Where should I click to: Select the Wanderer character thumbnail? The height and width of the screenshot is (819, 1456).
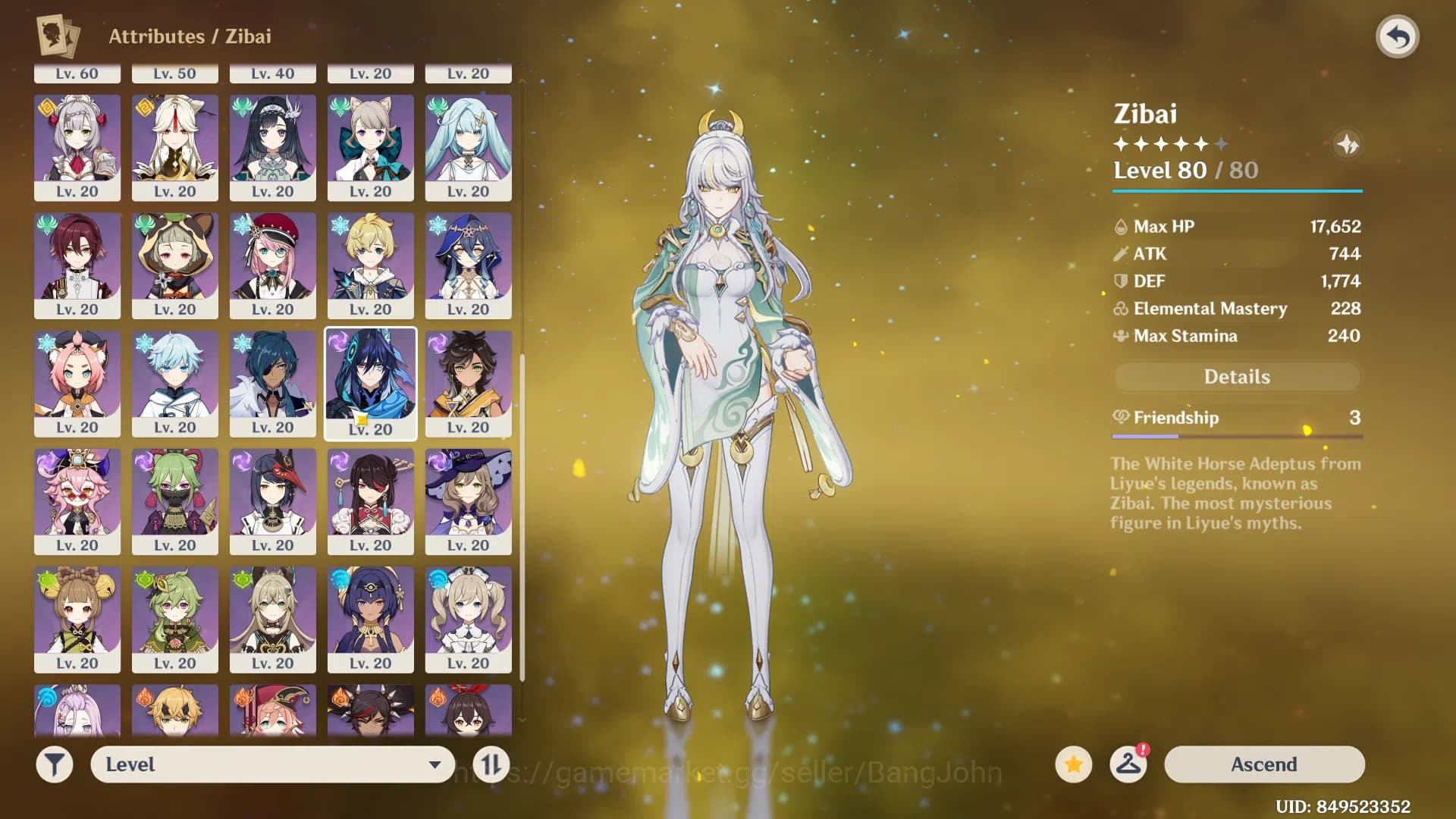tap(370, 383)
